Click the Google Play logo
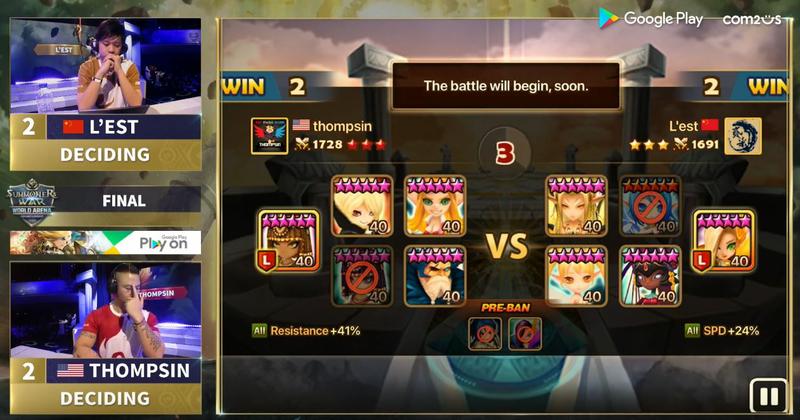 pos(650,18)
